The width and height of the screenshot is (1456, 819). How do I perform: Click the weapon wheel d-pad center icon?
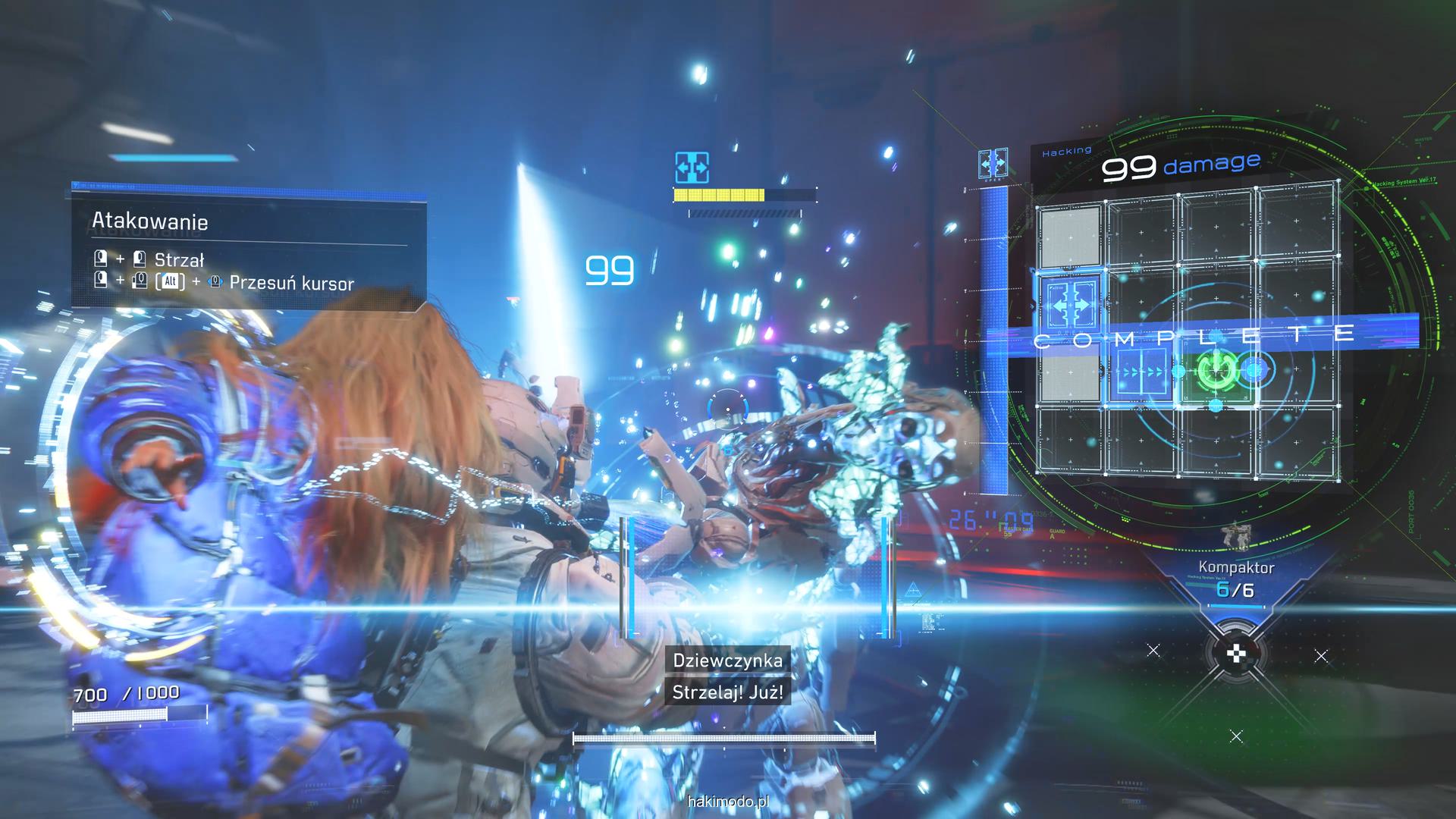1236,652
